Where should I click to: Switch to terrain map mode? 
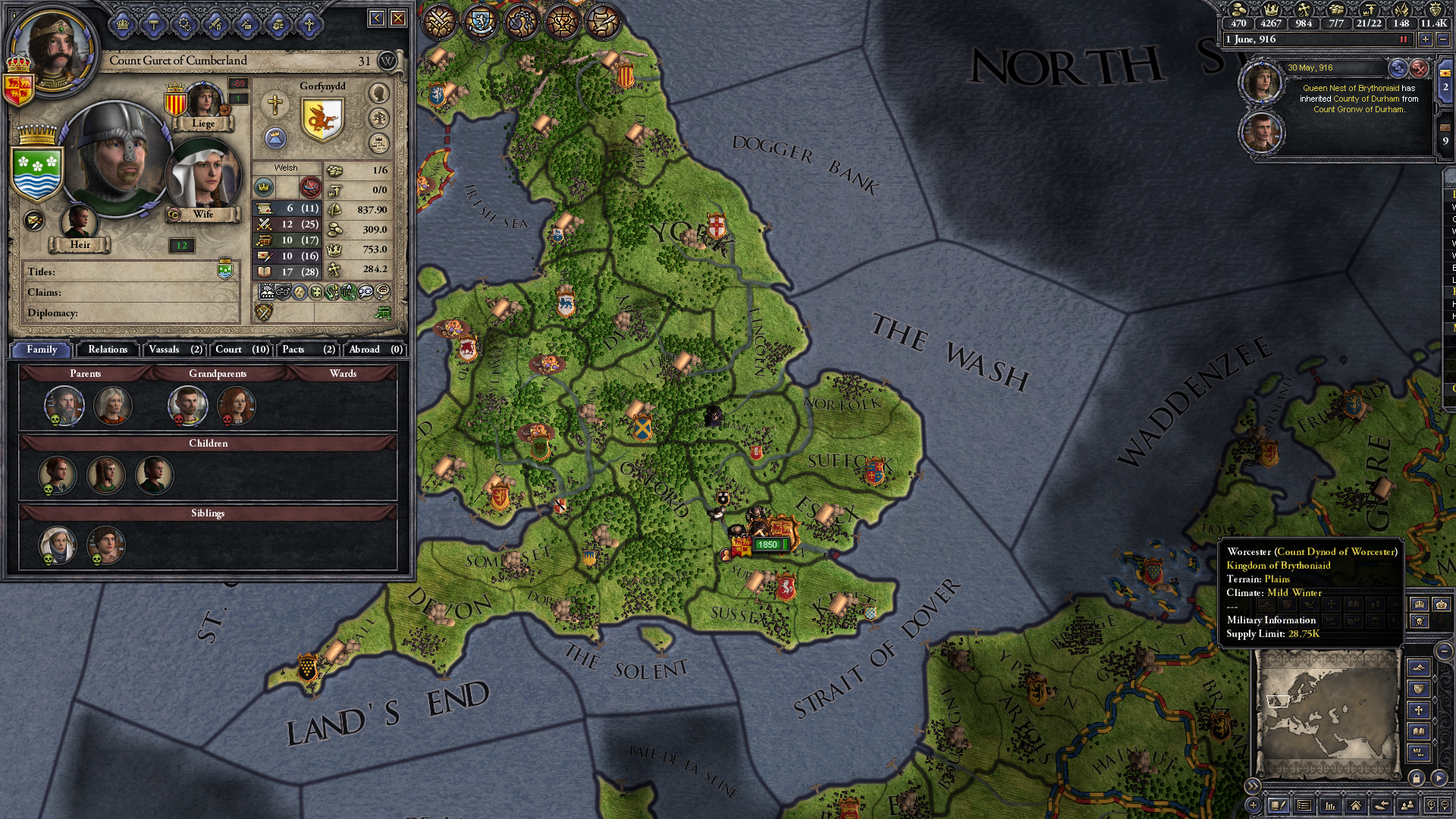[x=1419, y=667]
